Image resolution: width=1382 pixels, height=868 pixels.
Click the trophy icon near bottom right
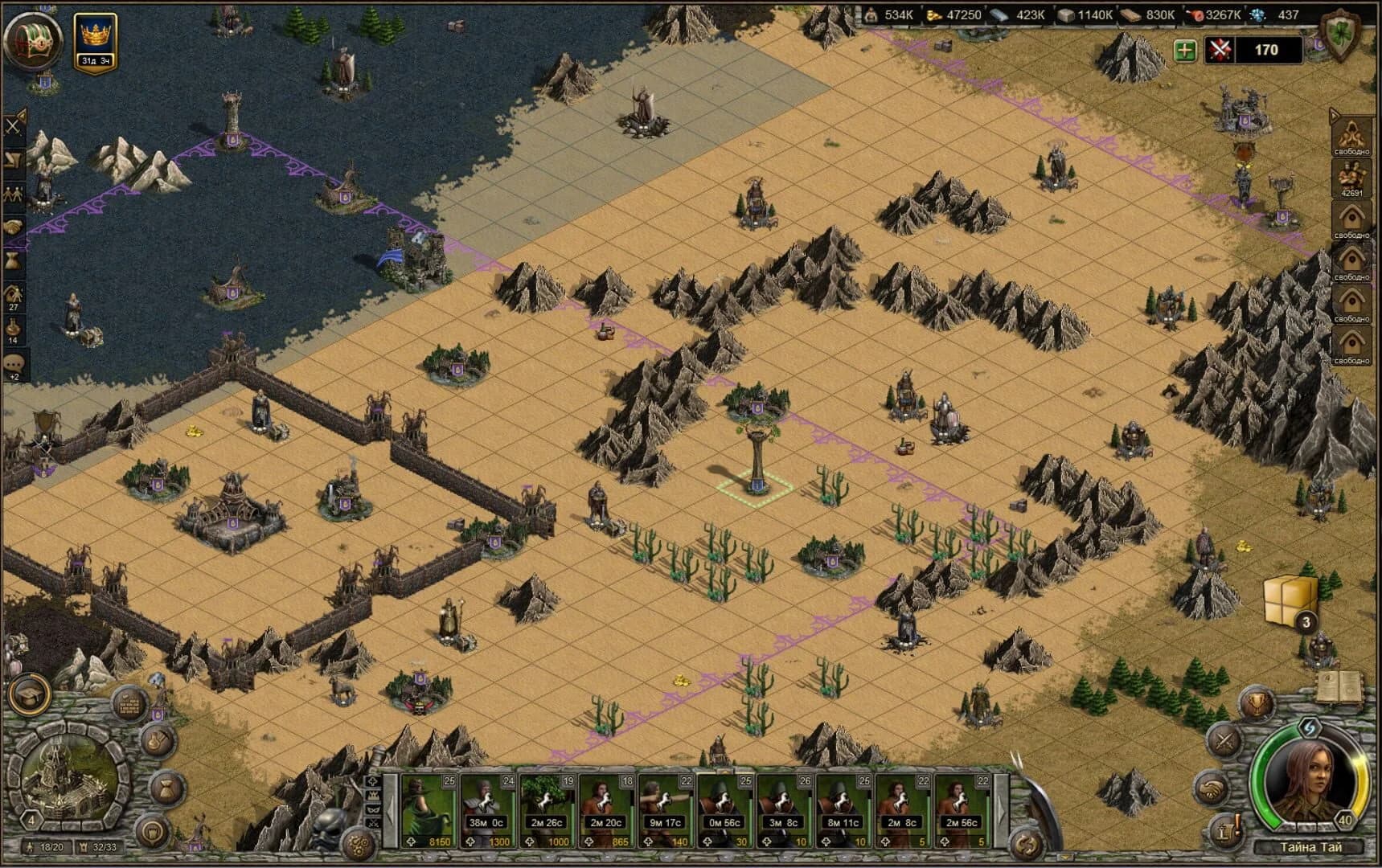coord(1257,703)
